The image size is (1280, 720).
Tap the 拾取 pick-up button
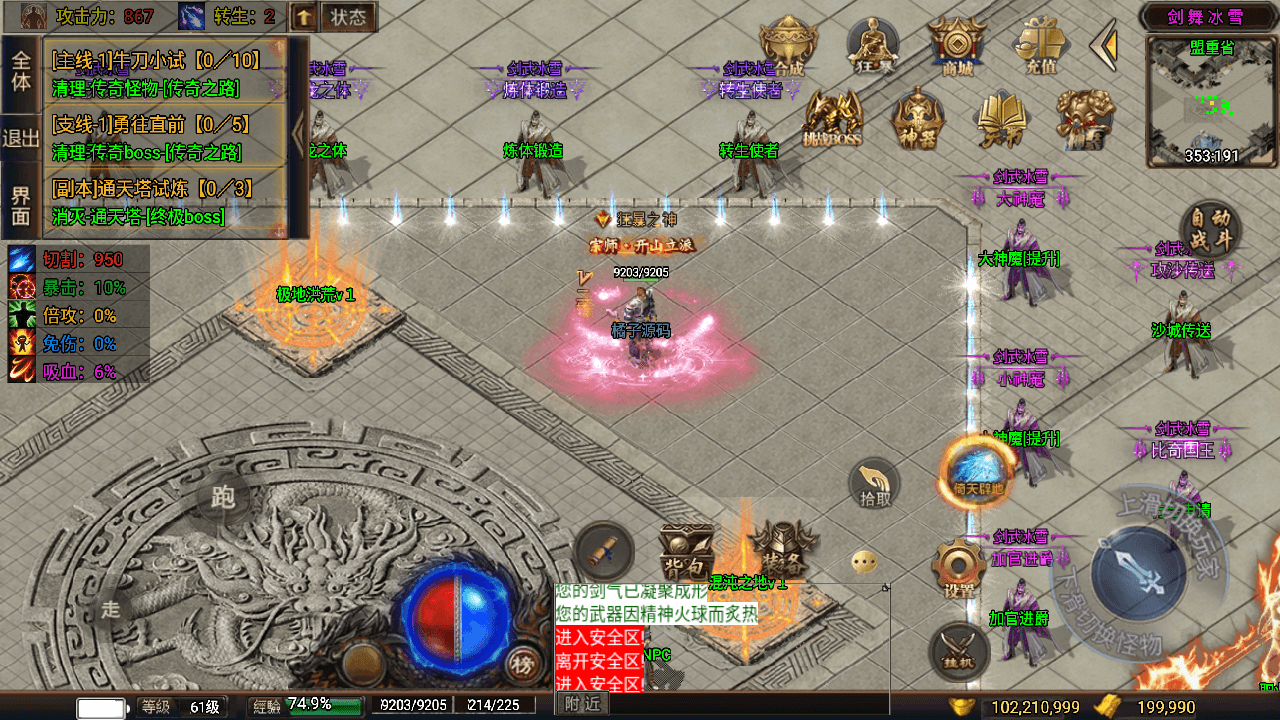pos(875,484)
